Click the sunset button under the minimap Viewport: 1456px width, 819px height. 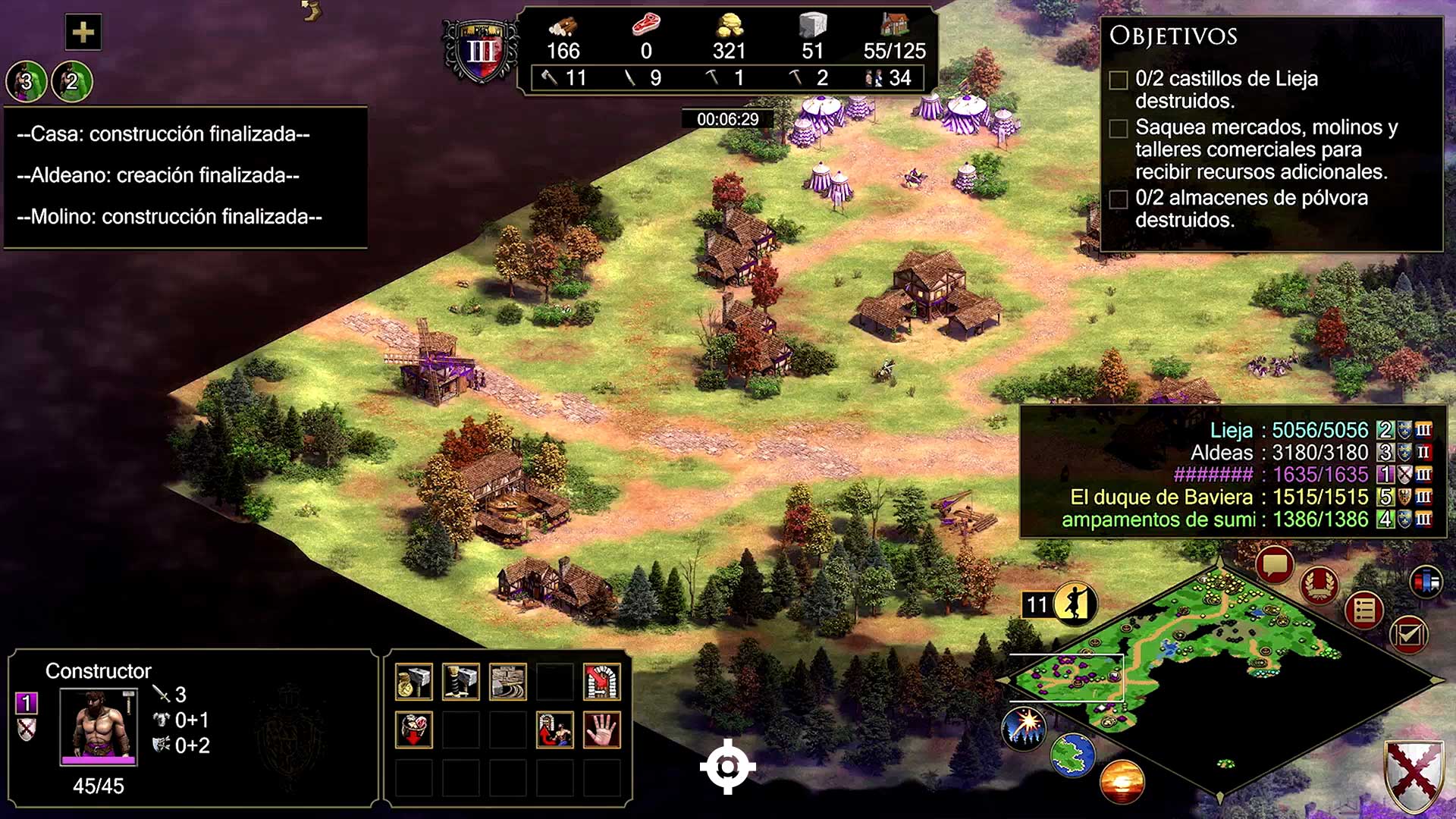click(x=1121, y=781)
